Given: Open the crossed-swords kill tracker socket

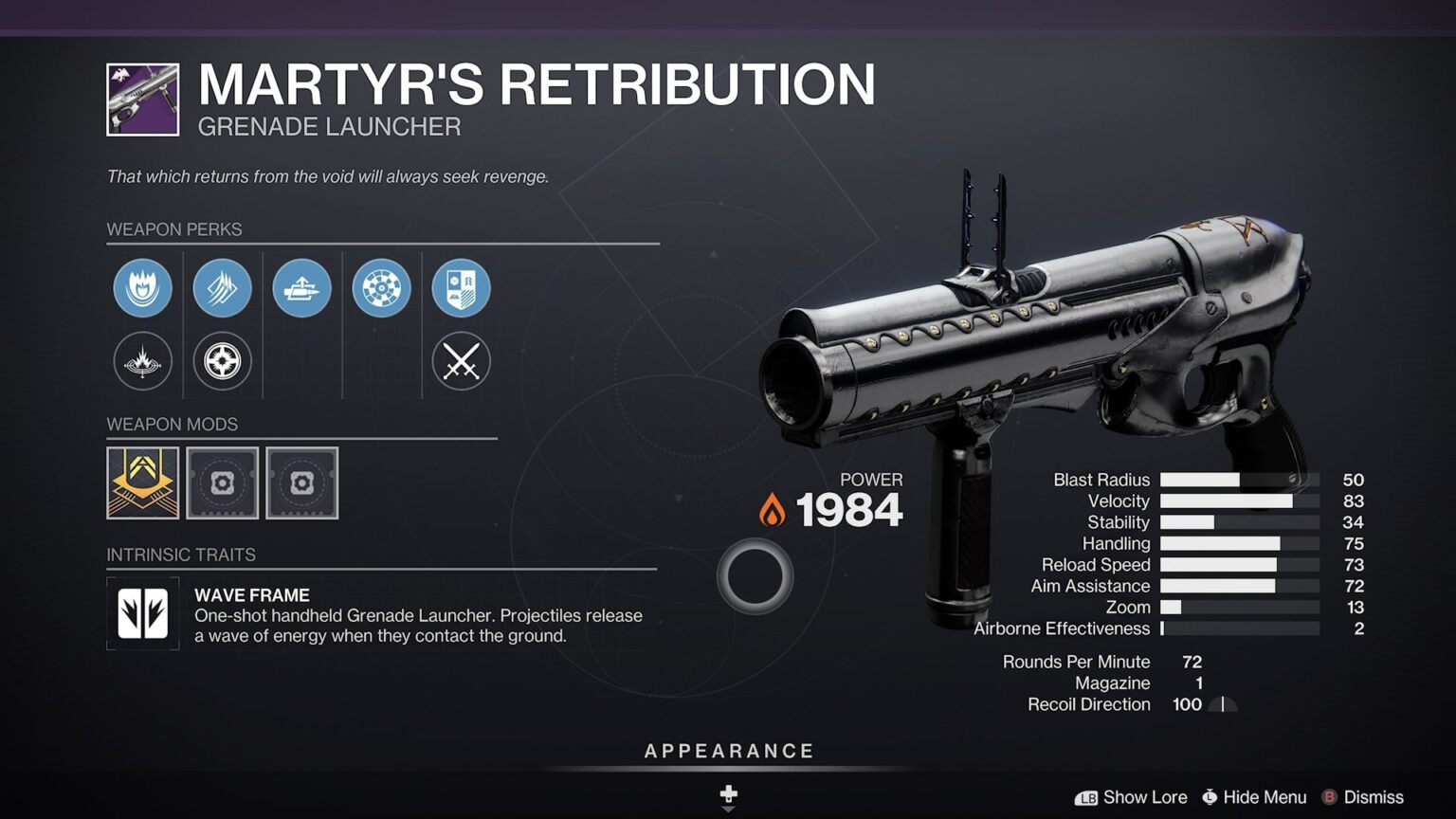Looking at the screenshot, I should coord(462,361).
